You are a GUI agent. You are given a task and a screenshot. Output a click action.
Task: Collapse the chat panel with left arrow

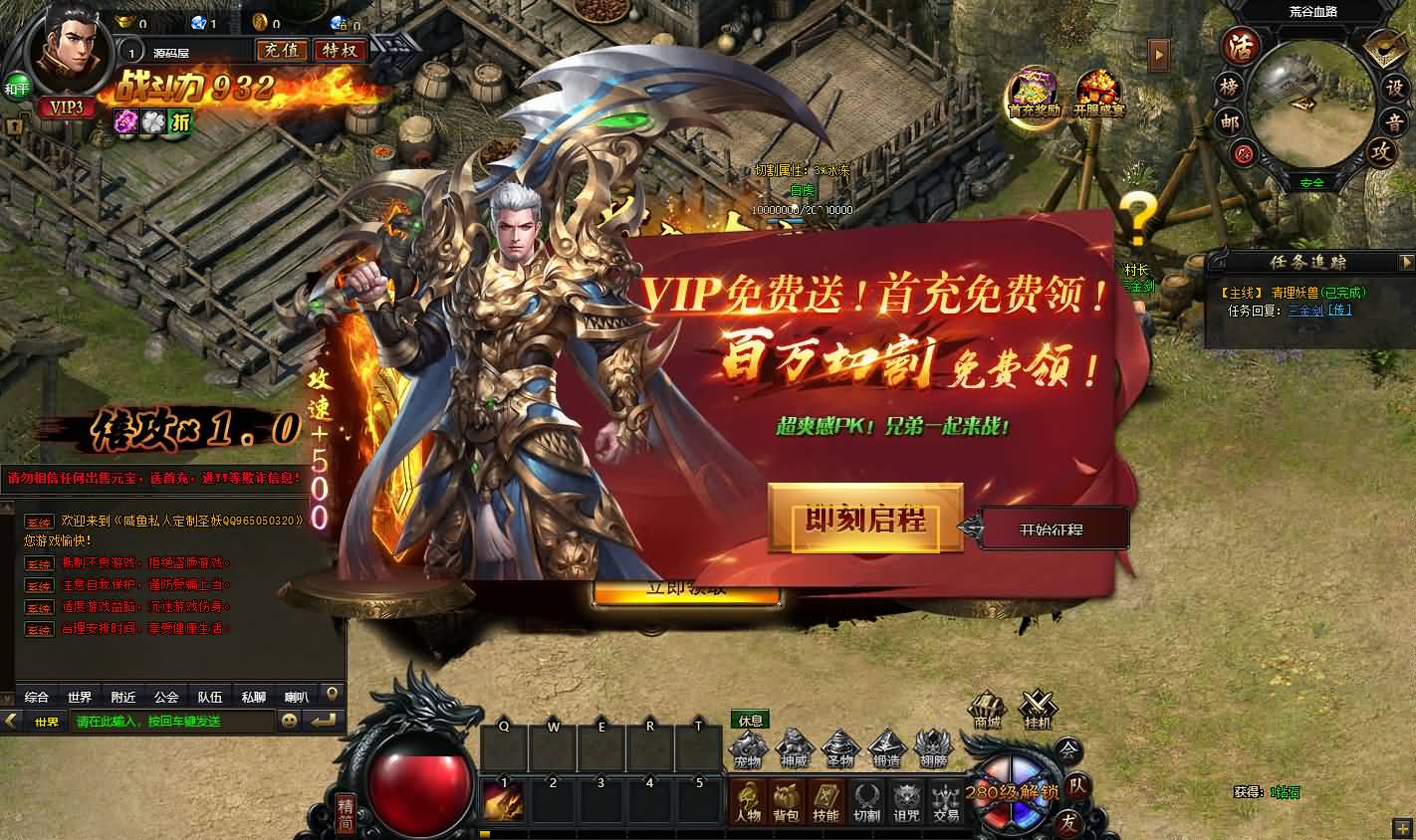(8, 719)
